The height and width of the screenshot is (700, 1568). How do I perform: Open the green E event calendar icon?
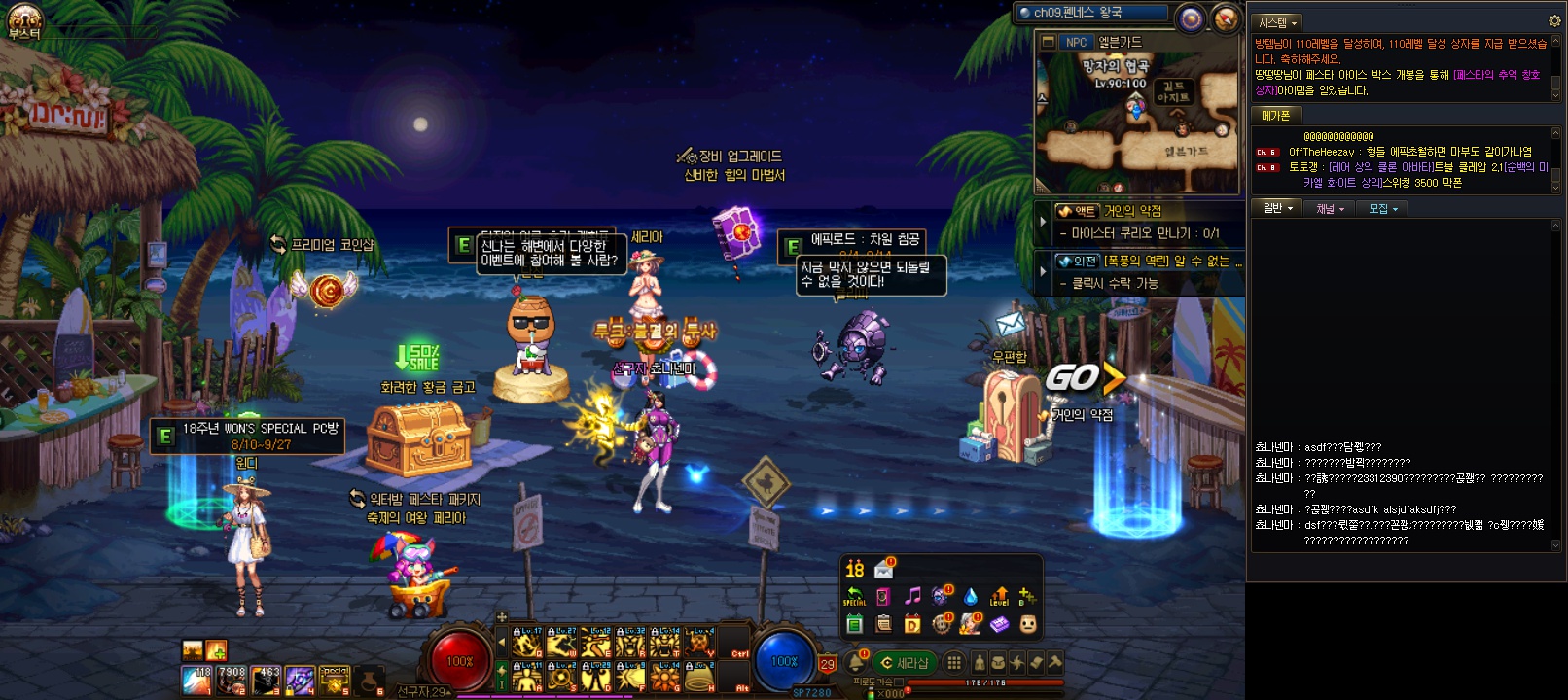pyautogui.click(x=854, y=623)
